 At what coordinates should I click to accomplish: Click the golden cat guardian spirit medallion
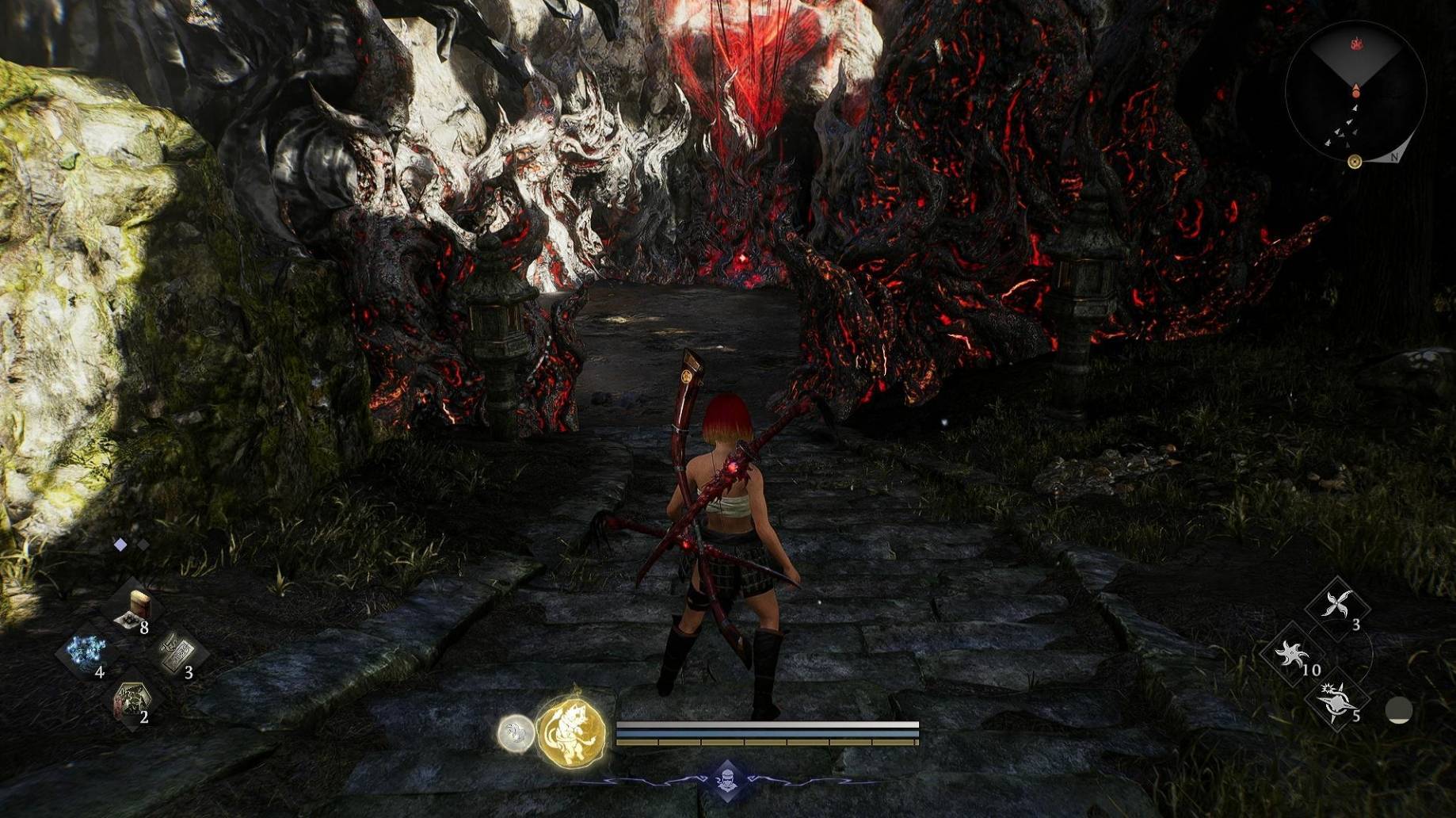571,732
